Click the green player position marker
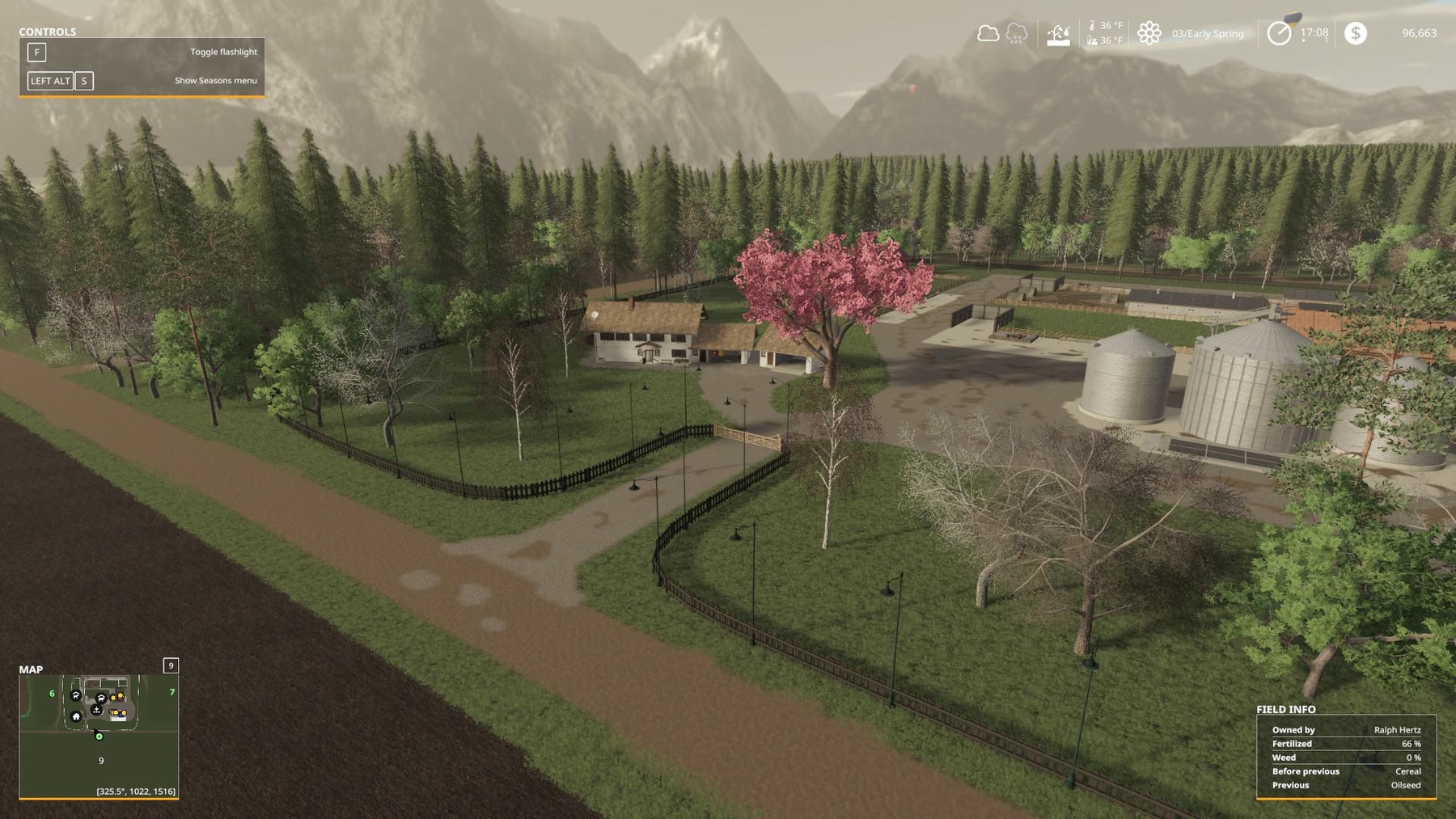Viewport: 1456px width, 819px height. pos(99,737)
